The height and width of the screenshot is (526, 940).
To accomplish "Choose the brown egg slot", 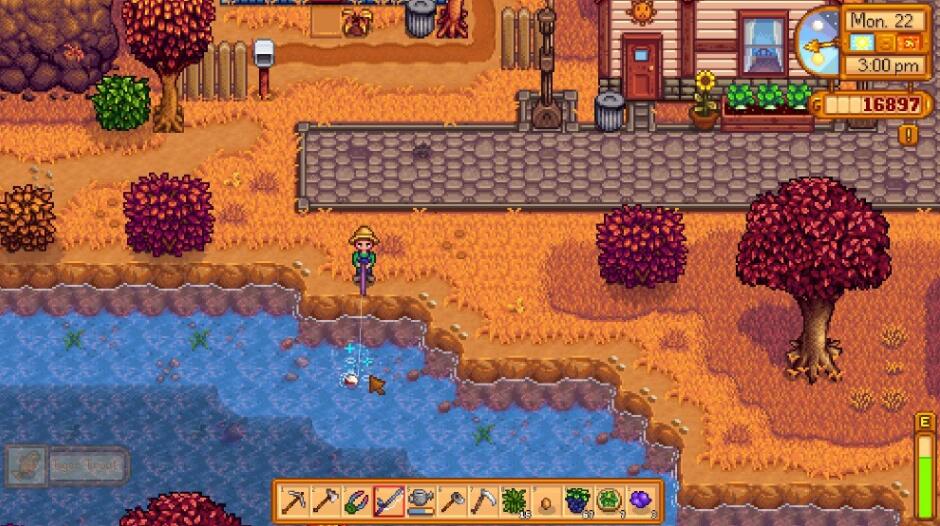I will coord(548,500).
